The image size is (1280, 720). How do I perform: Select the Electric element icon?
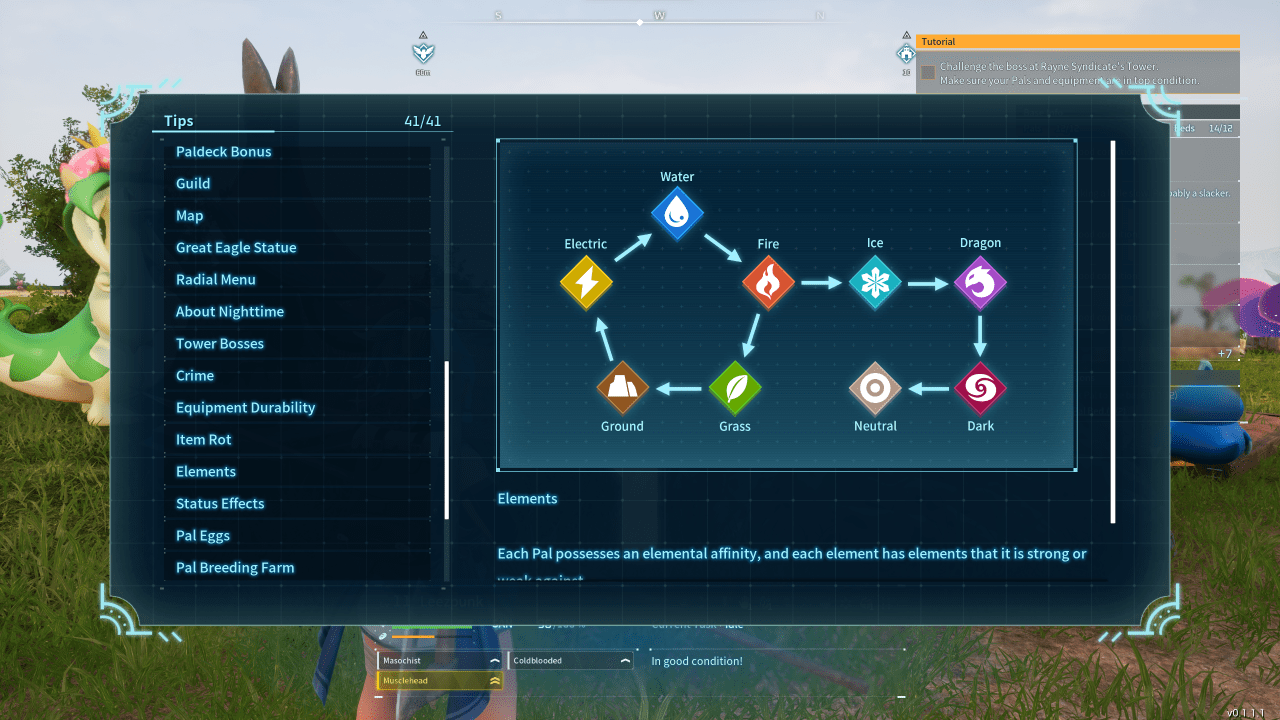click(586, 282)
